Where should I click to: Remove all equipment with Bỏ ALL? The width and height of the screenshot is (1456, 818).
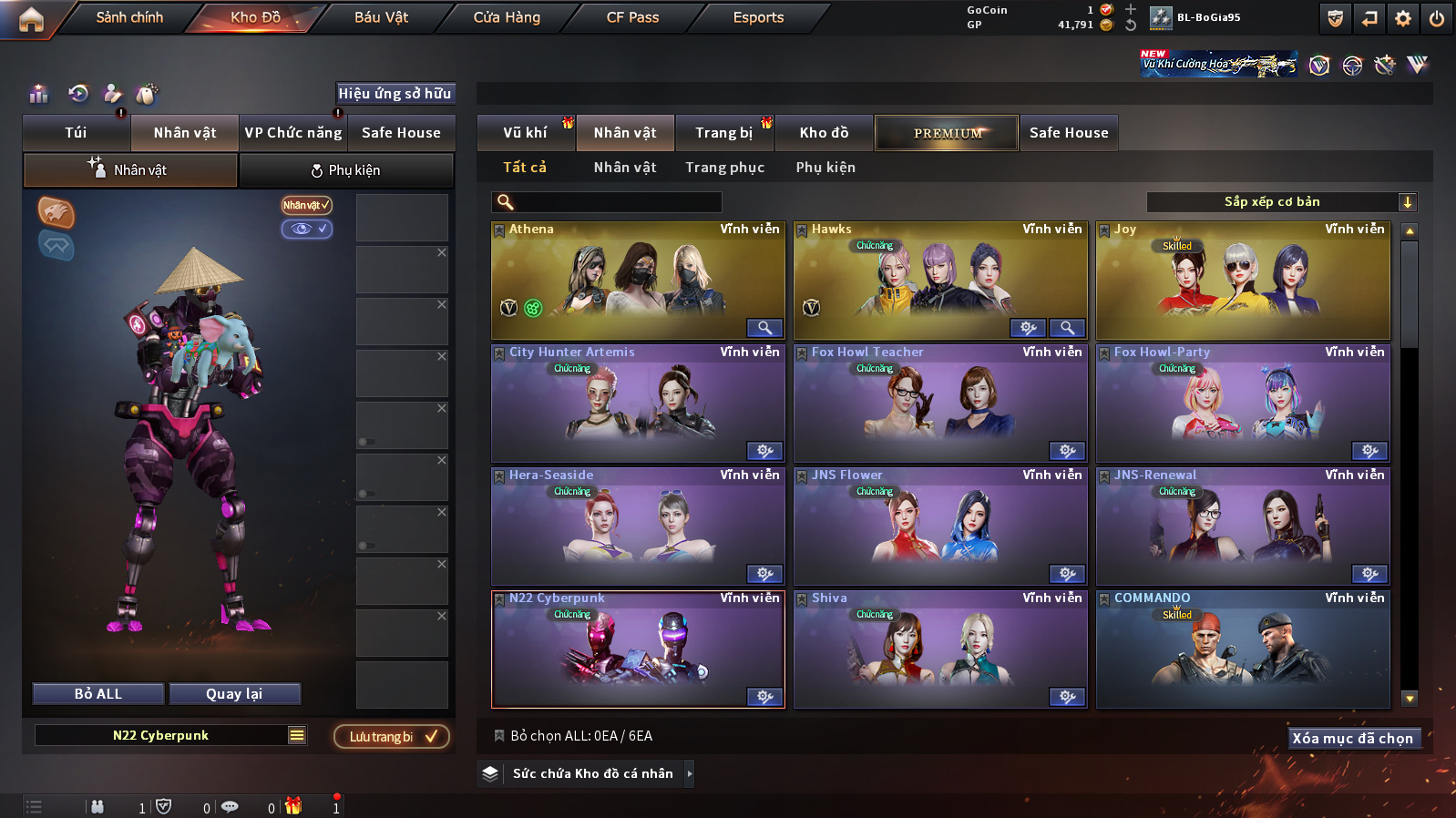(98, 694)
